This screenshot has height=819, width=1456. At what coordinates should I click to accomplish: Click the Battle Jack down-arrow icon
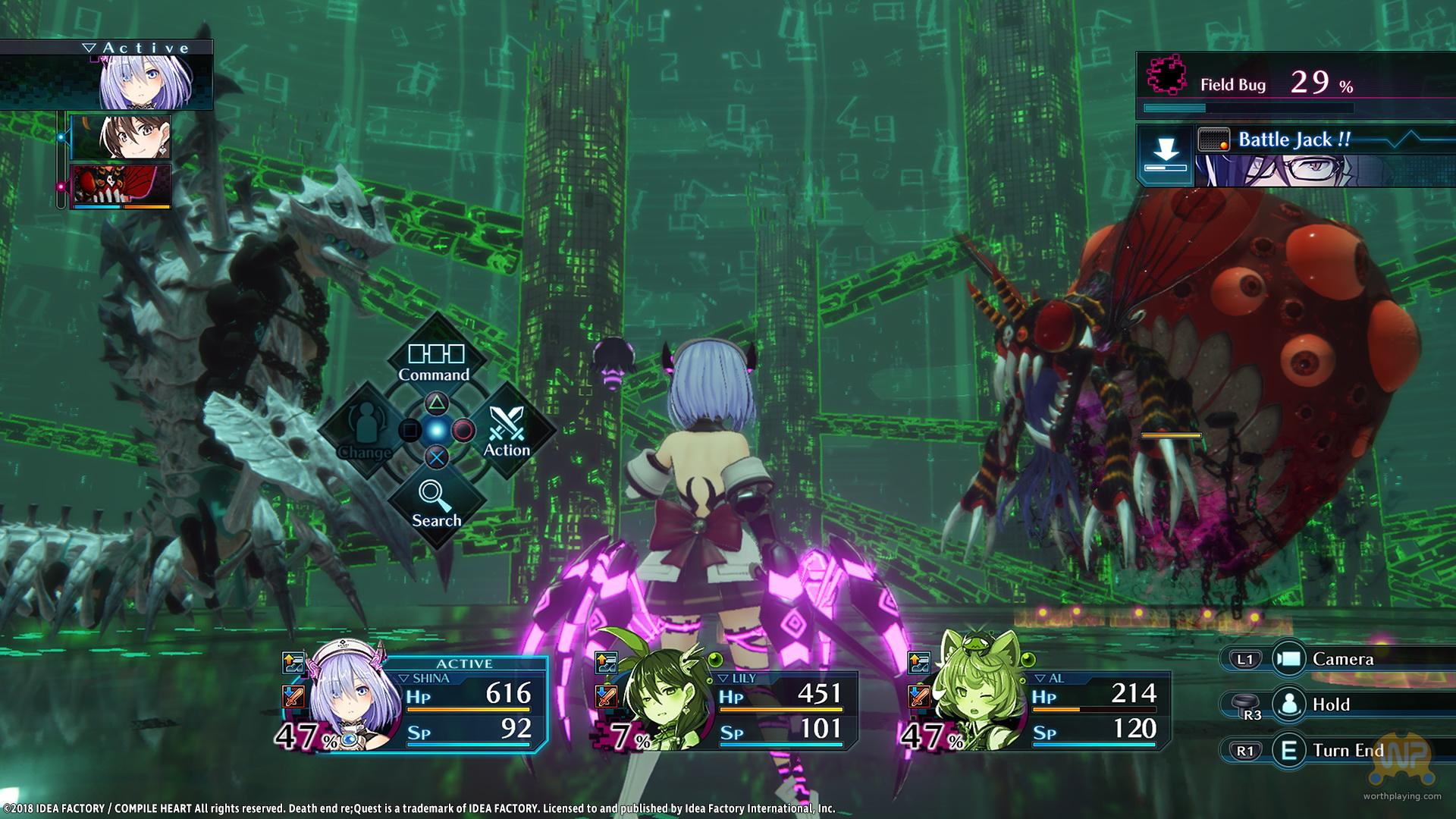point(1165,155)
